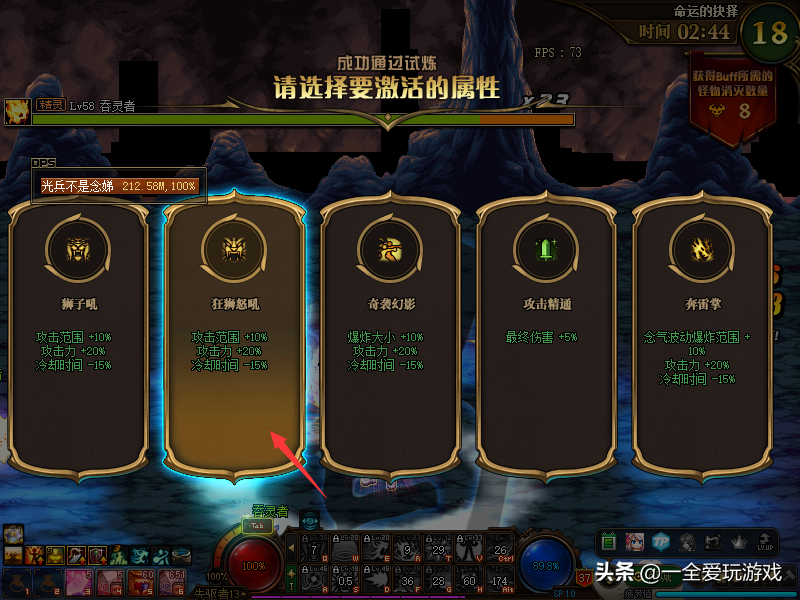The height and width of the screenshot is (600, 800).
Task: Click the Tab button above the HP orb
Action: (257, 525)
